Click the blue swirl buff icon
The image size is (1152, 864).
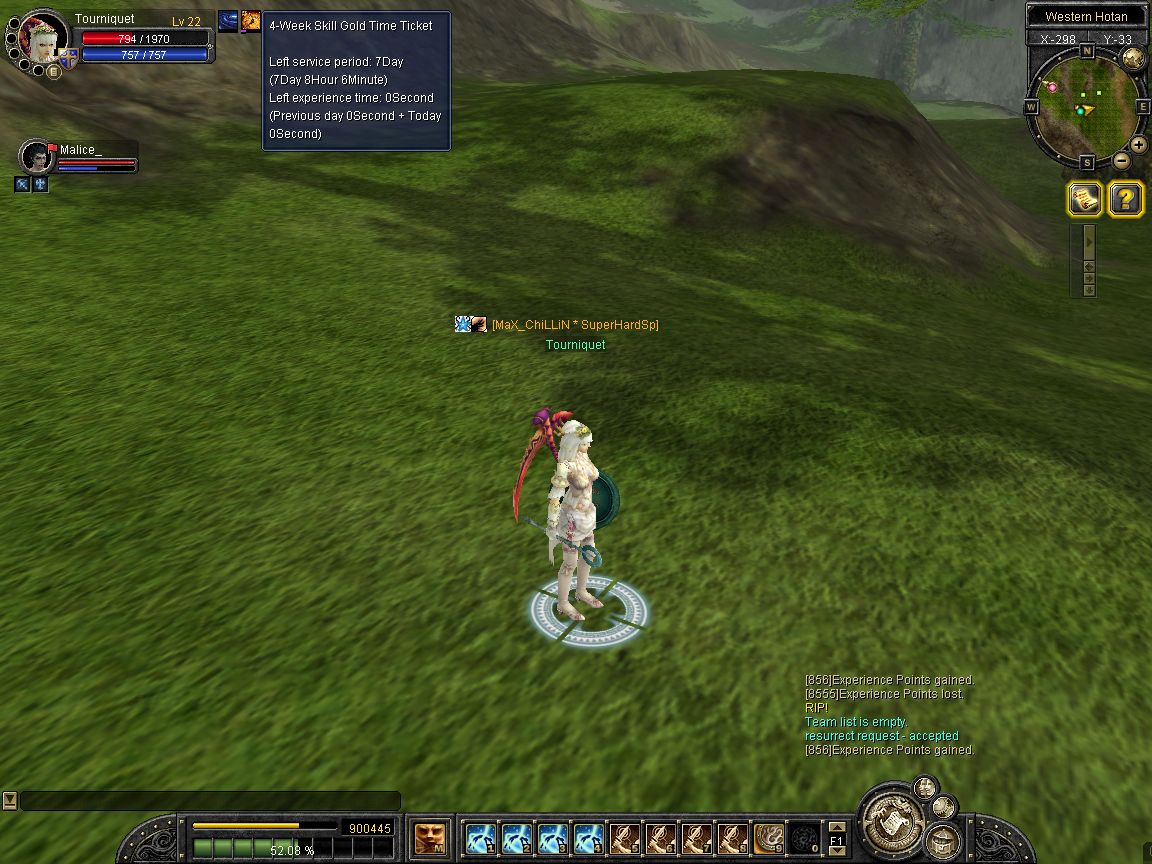tap(228, 21)
